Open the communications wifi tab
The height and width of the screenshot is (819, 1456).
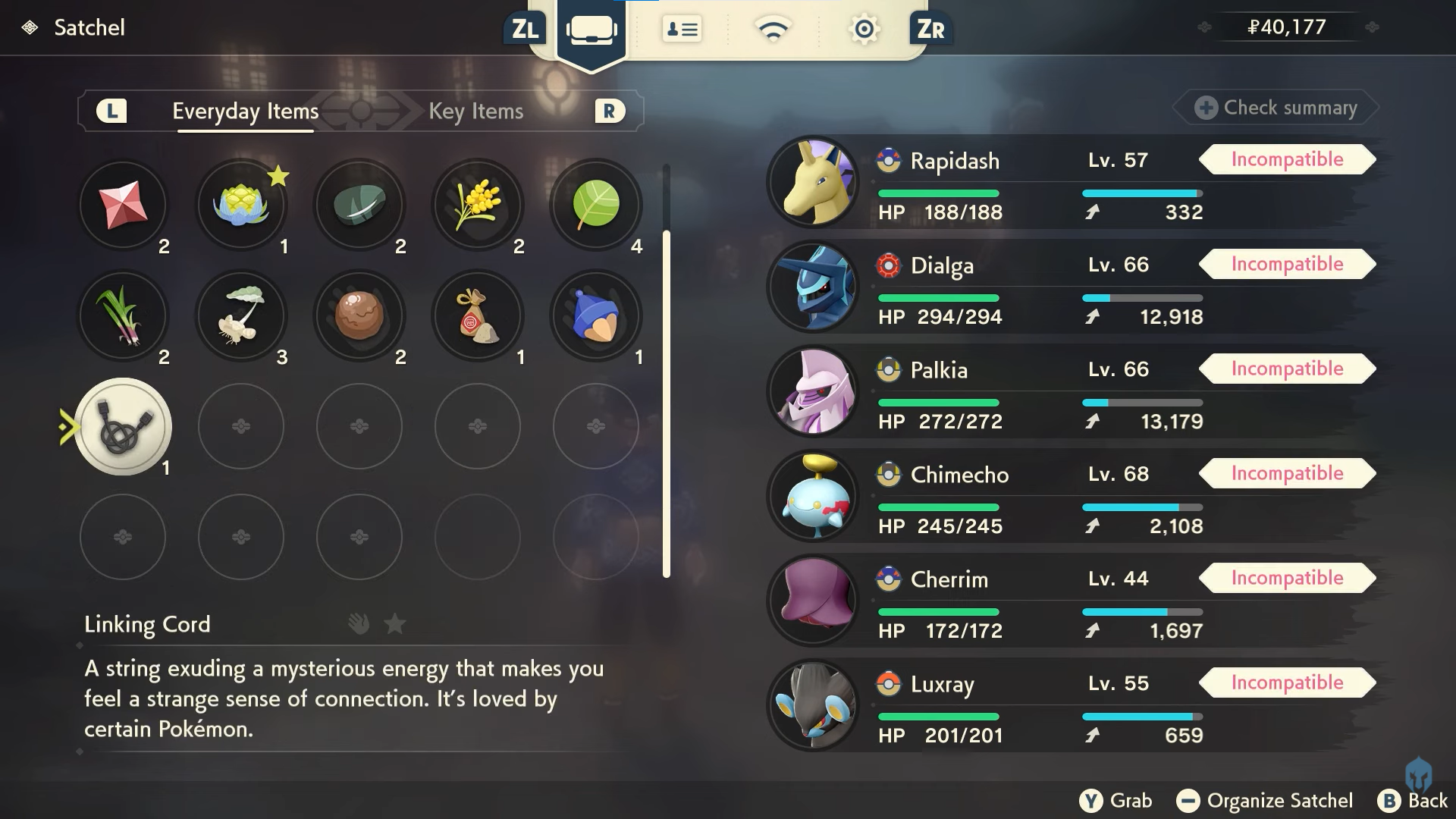[772, 30]
